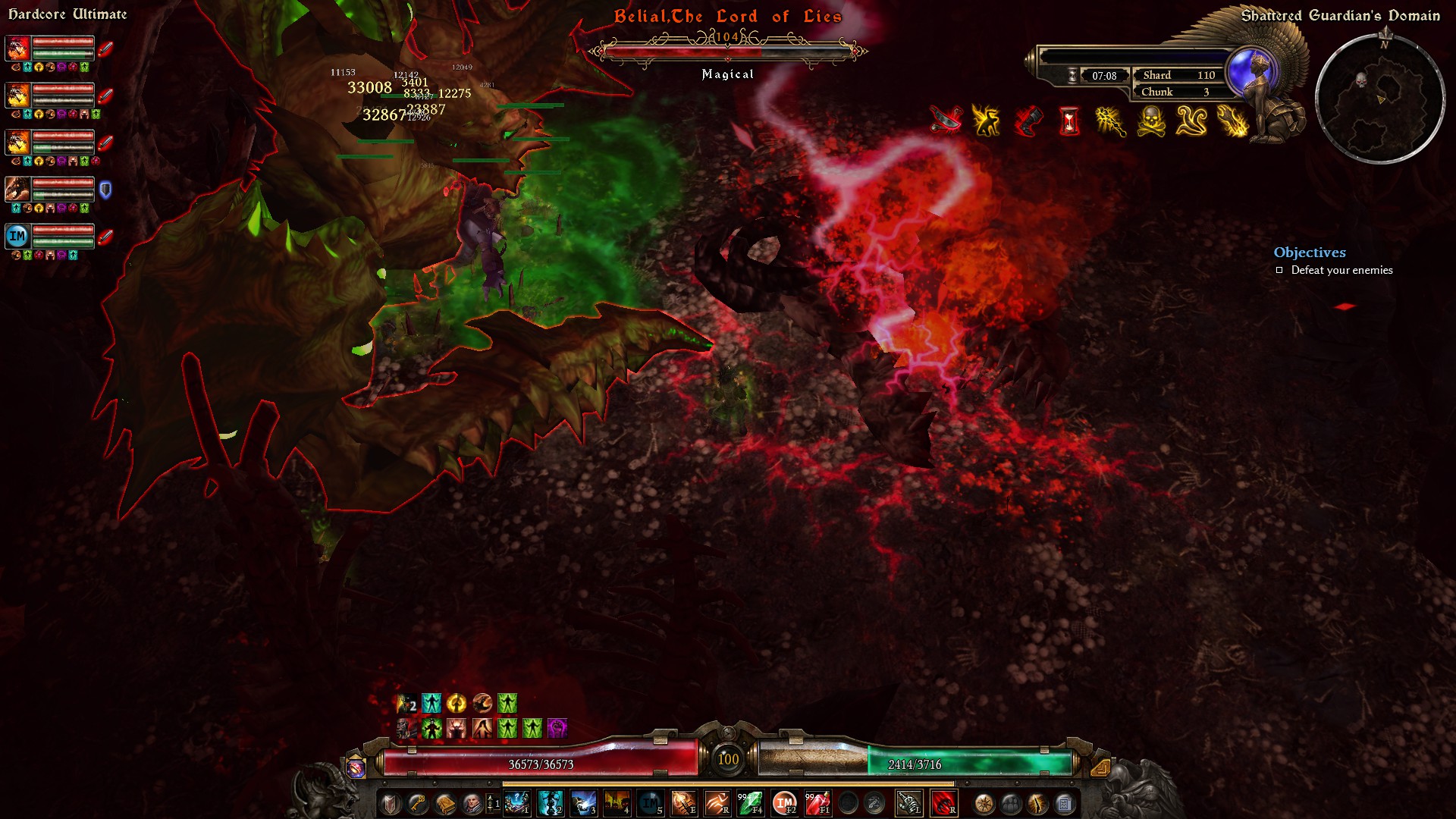Open the group silhouettes button
The width and height of the screenshot is (1456, 819).
1011,803
